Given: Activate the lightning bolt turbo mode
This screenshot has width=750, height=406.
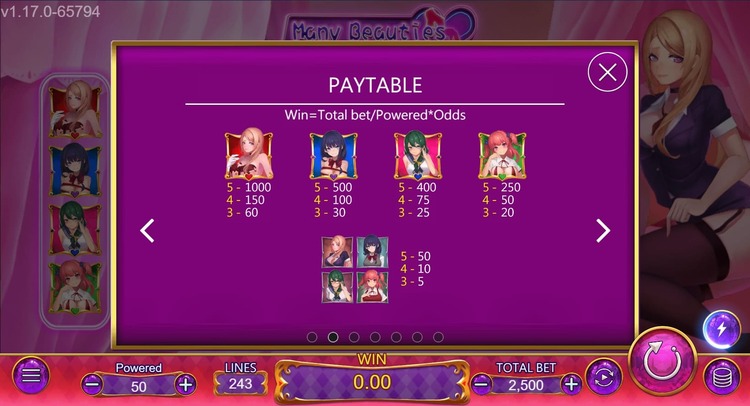Looking at the screenshot, I should click(721, 329).
